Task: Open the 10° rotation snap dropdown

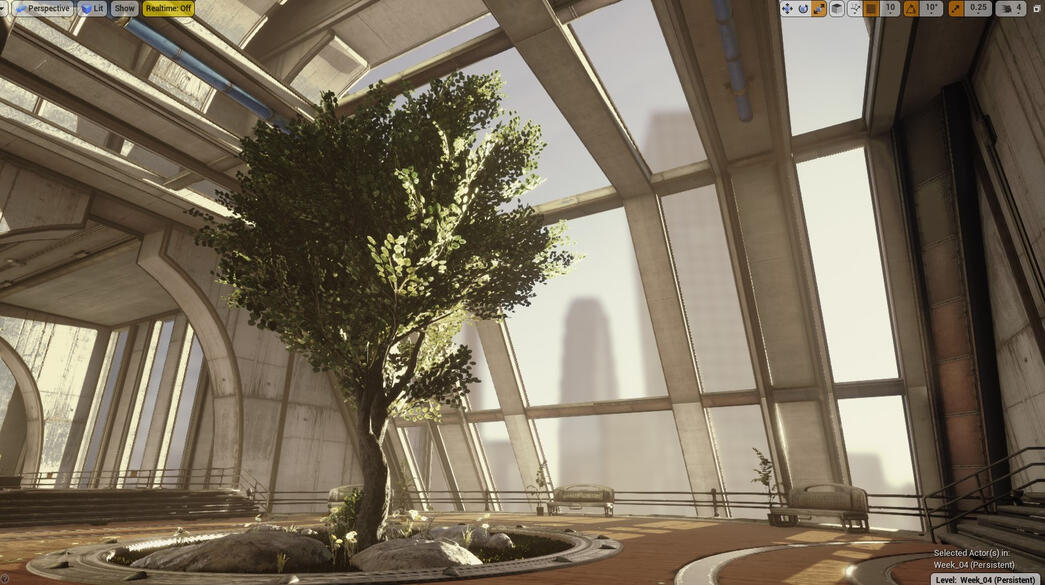Action: [x=932, y=8]
